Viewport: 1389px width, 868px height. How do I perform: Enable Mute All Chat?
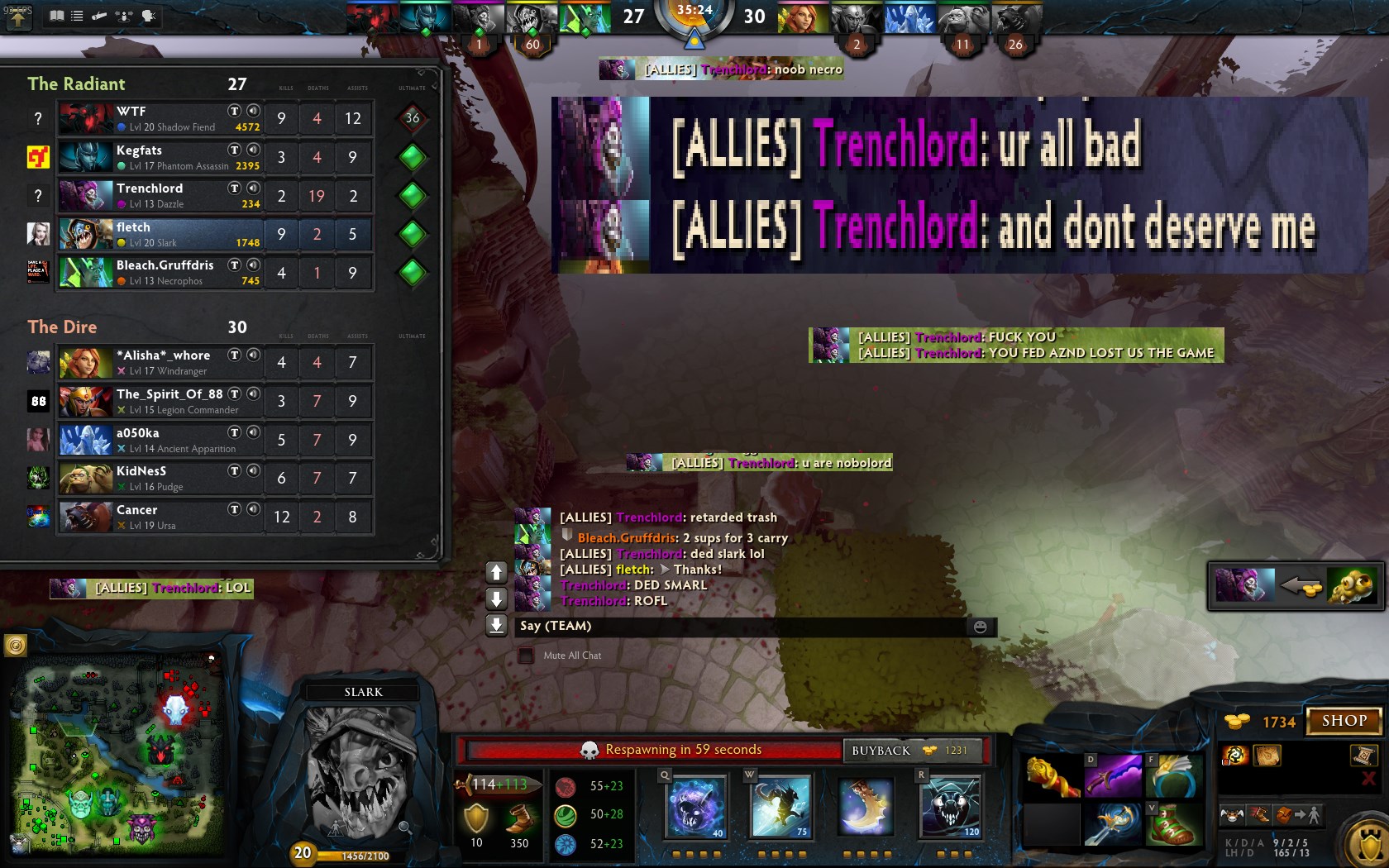click(x=525, y=655)
